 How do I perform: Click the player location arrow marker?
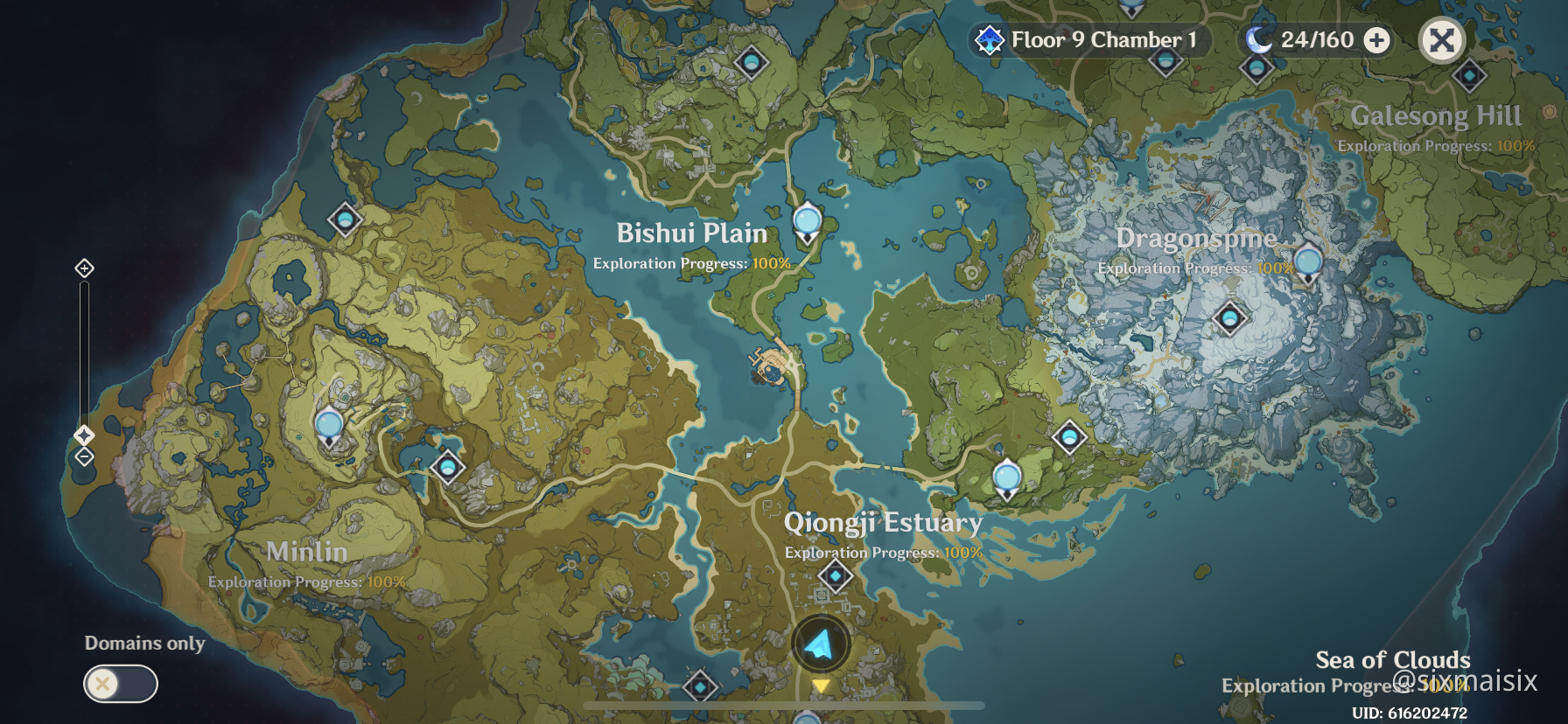(x=820, y=644)
